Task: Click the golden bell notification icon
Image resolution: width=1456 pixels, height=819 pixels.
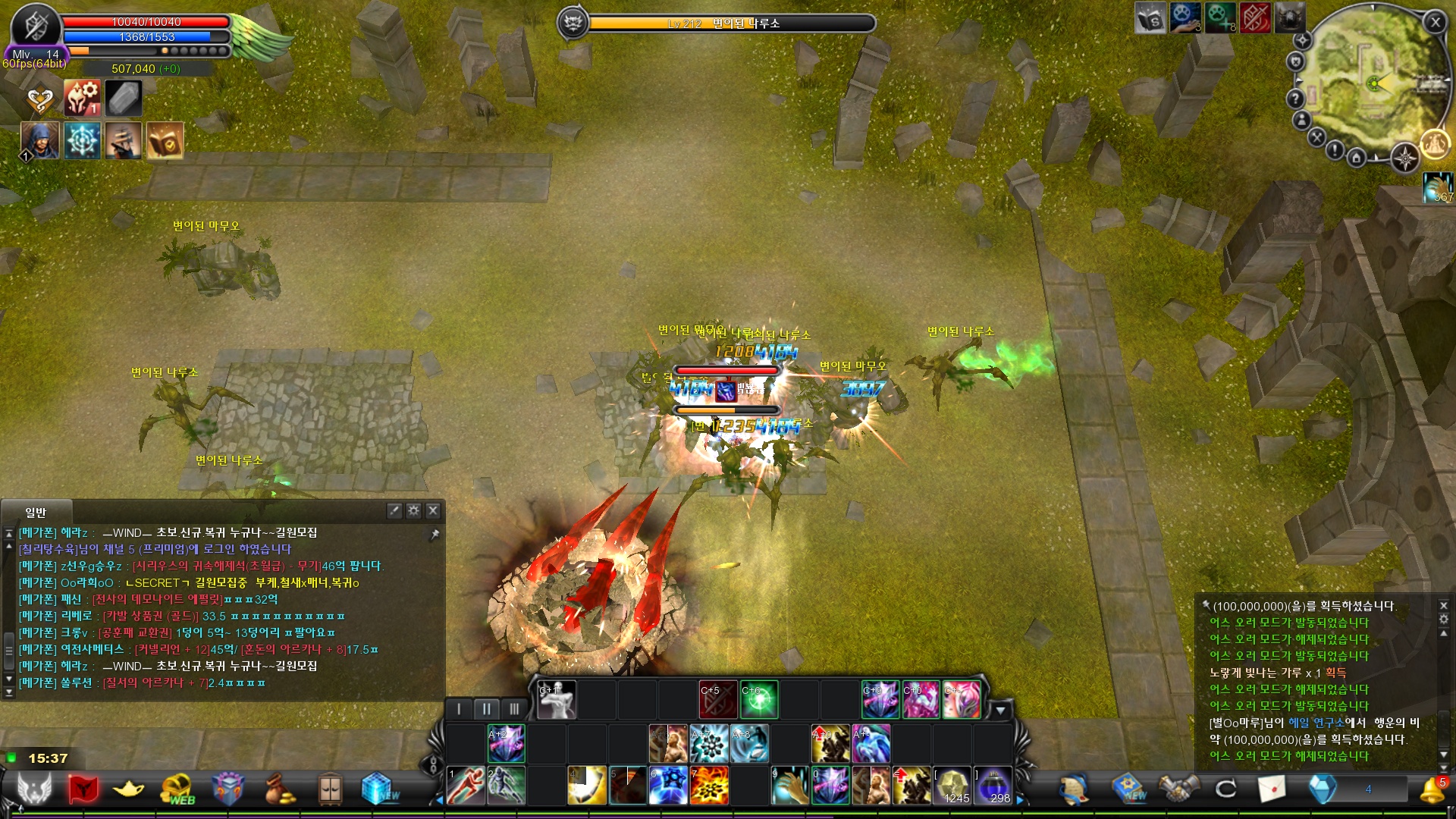Action: tap(1432, 789)
